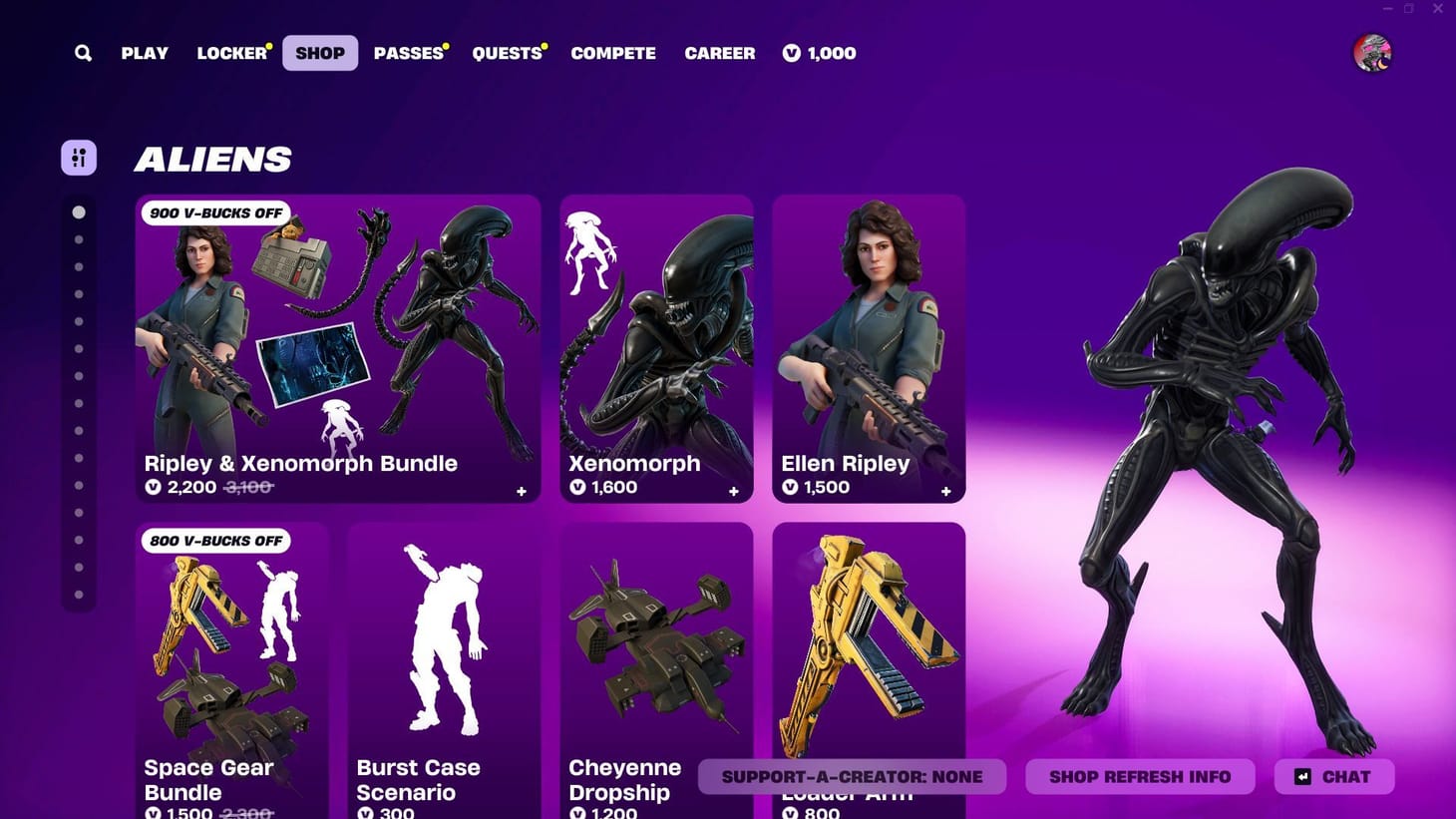The image size is (1456, 819).
Task: Open the QUESTS section
Action: tap(507, 53)
